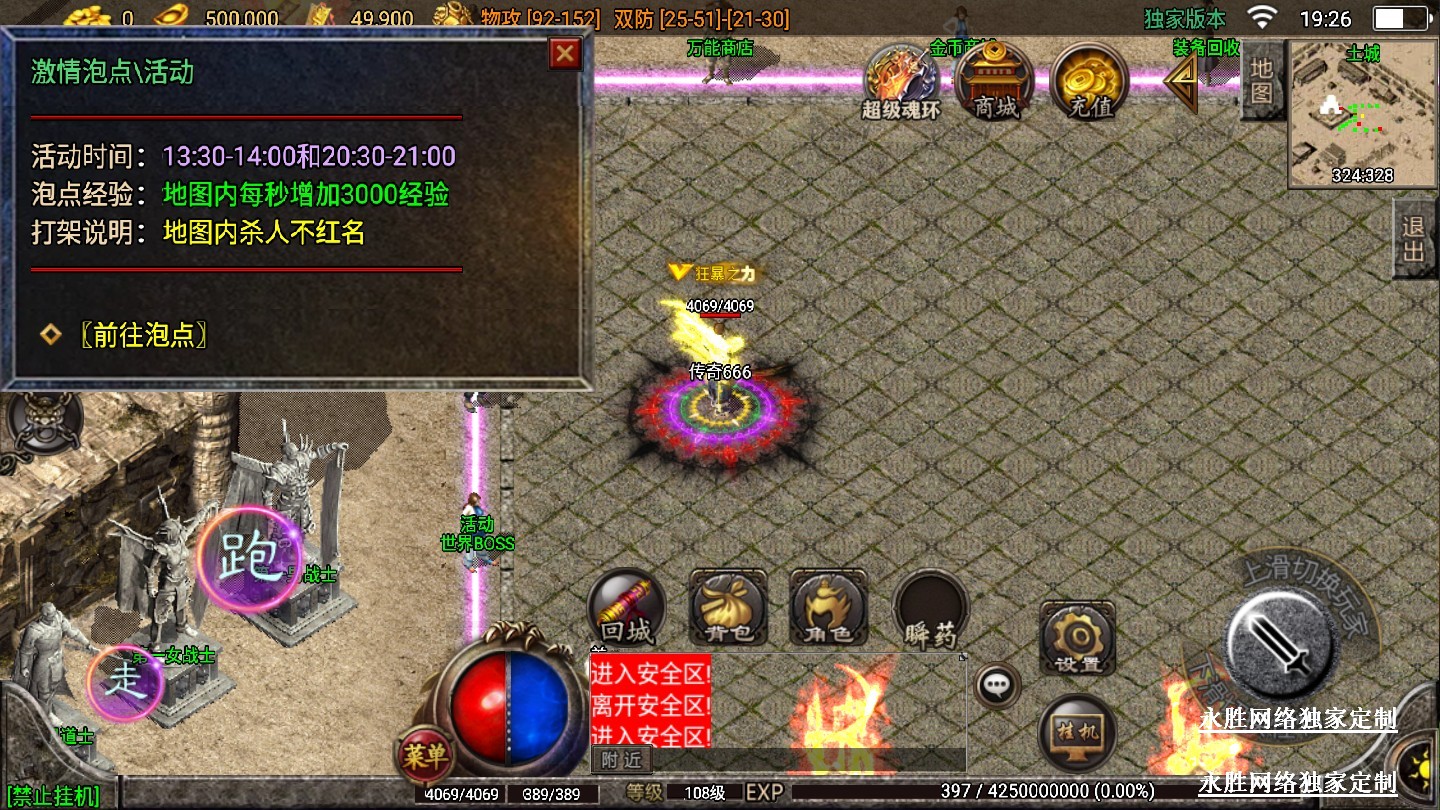Collapse the top icon row arrow
The image size is (1440, 810).
coord(1182,82)
